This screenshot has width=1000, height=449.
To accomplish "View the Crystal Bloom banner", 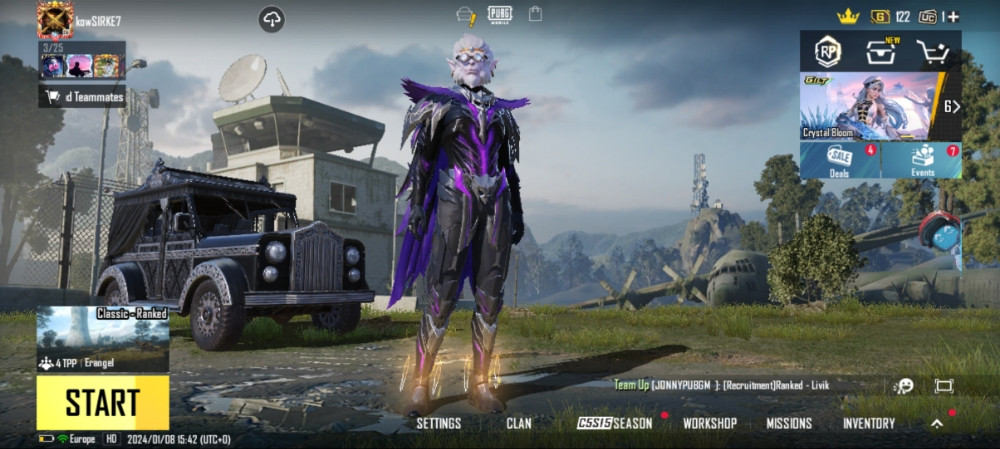I will tap(868, 106).
